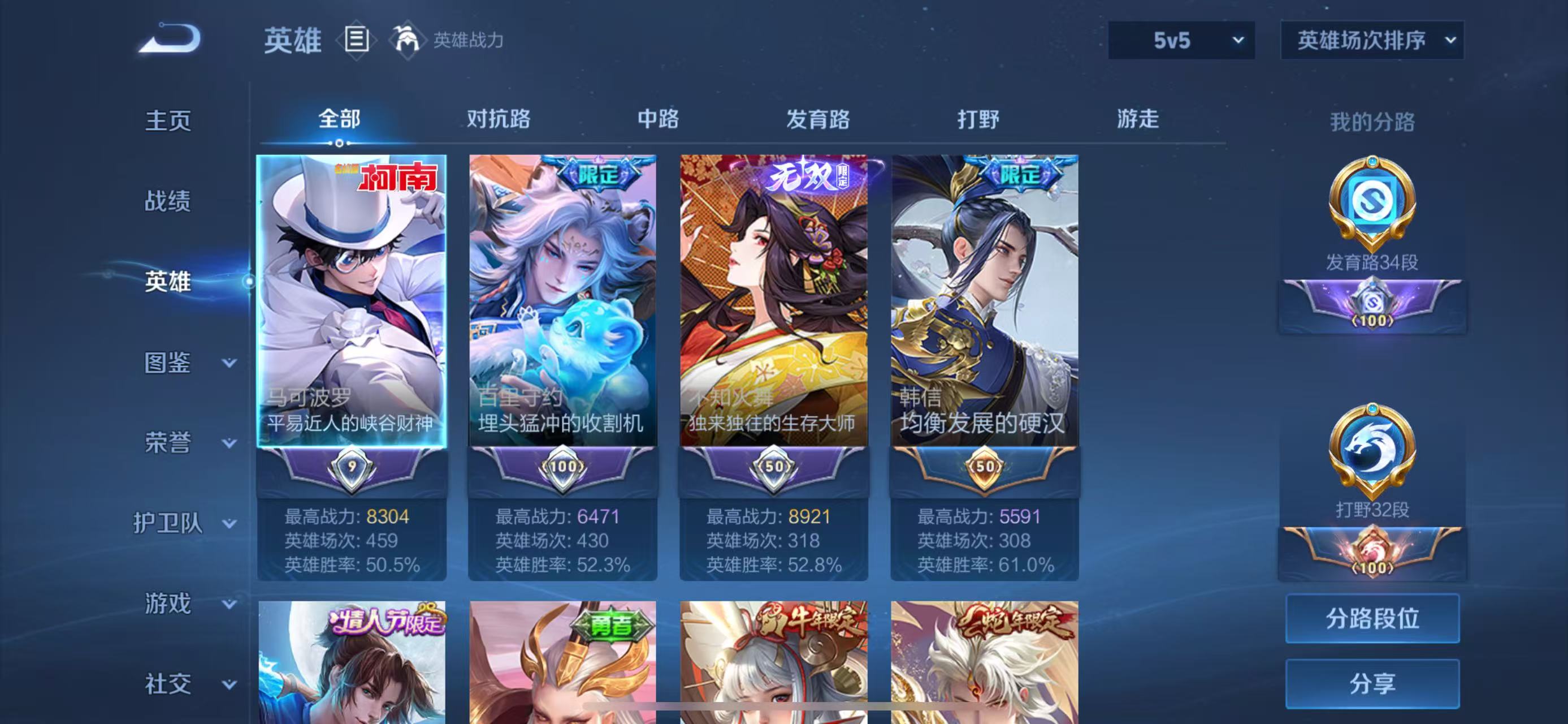1568x724 pixels.
Task: Open the 分路段位 panel button
Action: point(1373,618)
